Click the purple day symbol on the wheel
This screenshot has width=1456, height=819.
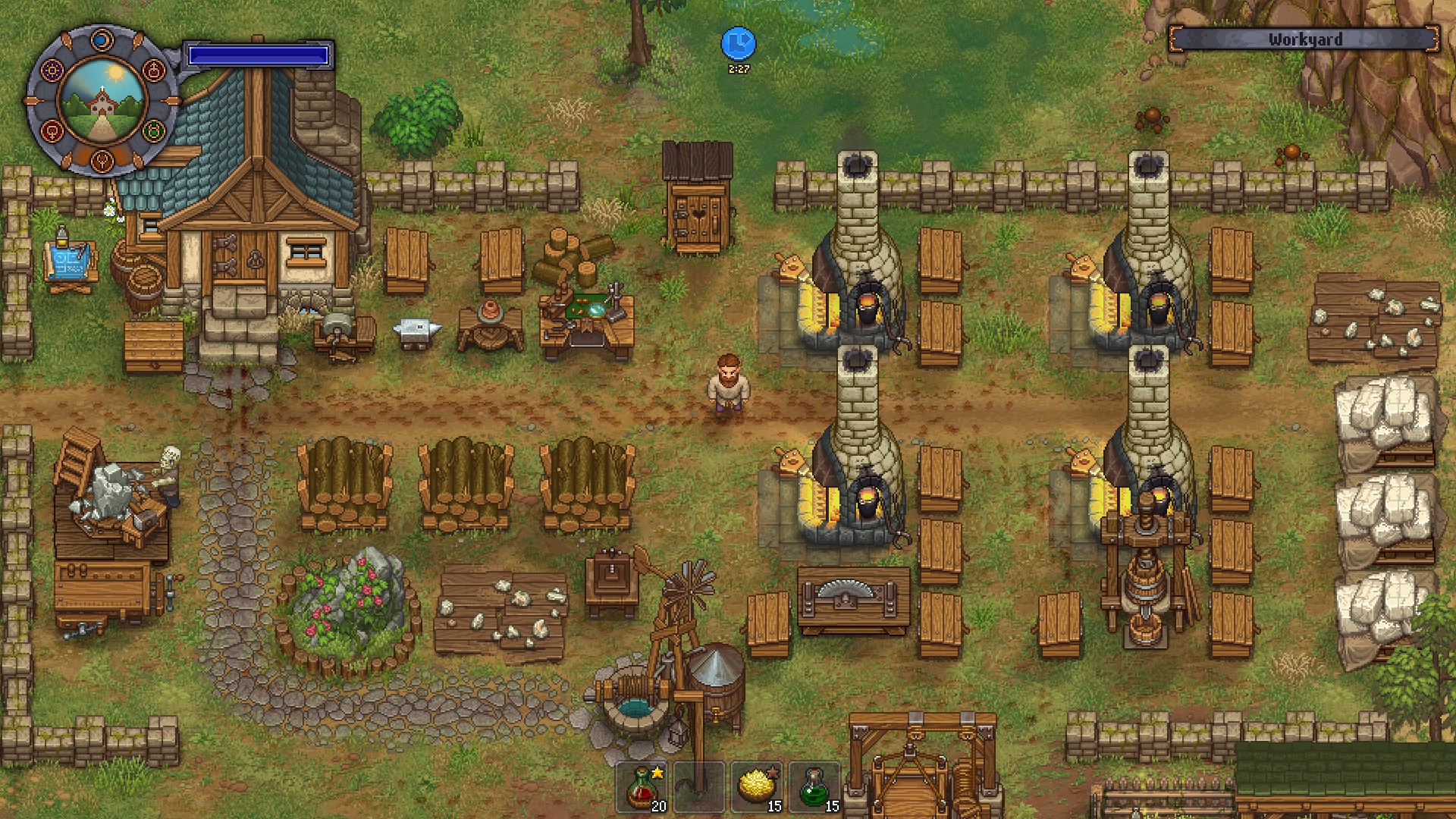tap(54, 71)
